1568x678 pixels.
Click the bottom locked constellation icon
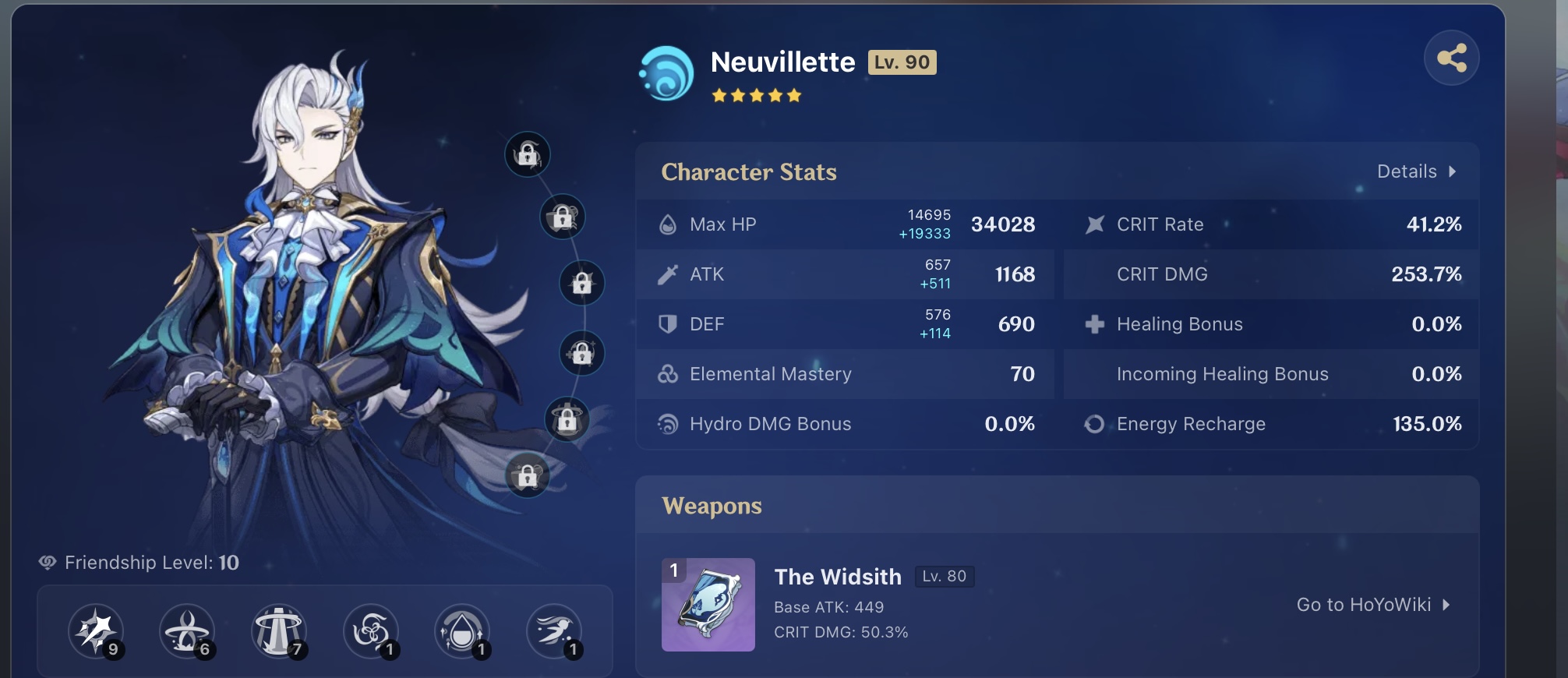pos(528,475)
